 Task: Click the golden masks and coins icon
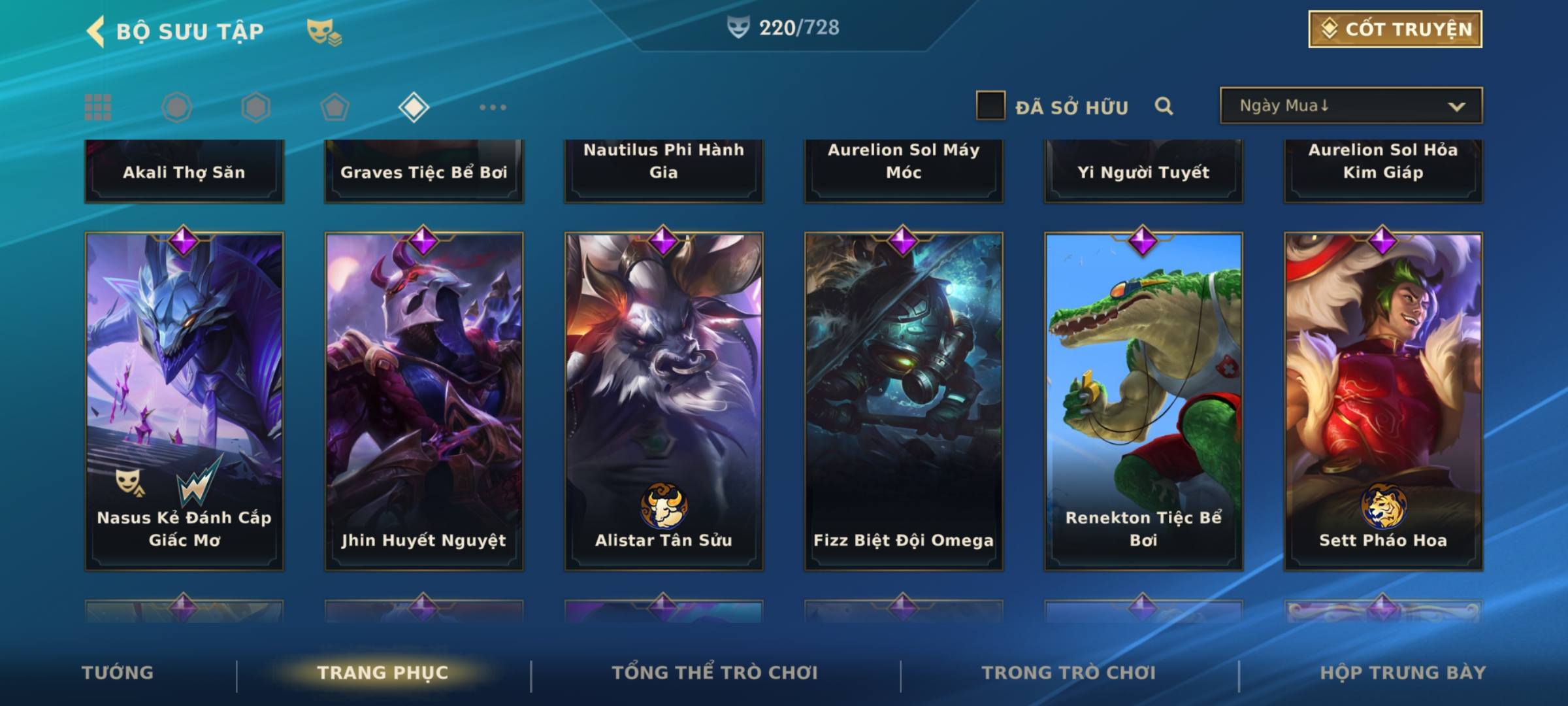point(324,31)
